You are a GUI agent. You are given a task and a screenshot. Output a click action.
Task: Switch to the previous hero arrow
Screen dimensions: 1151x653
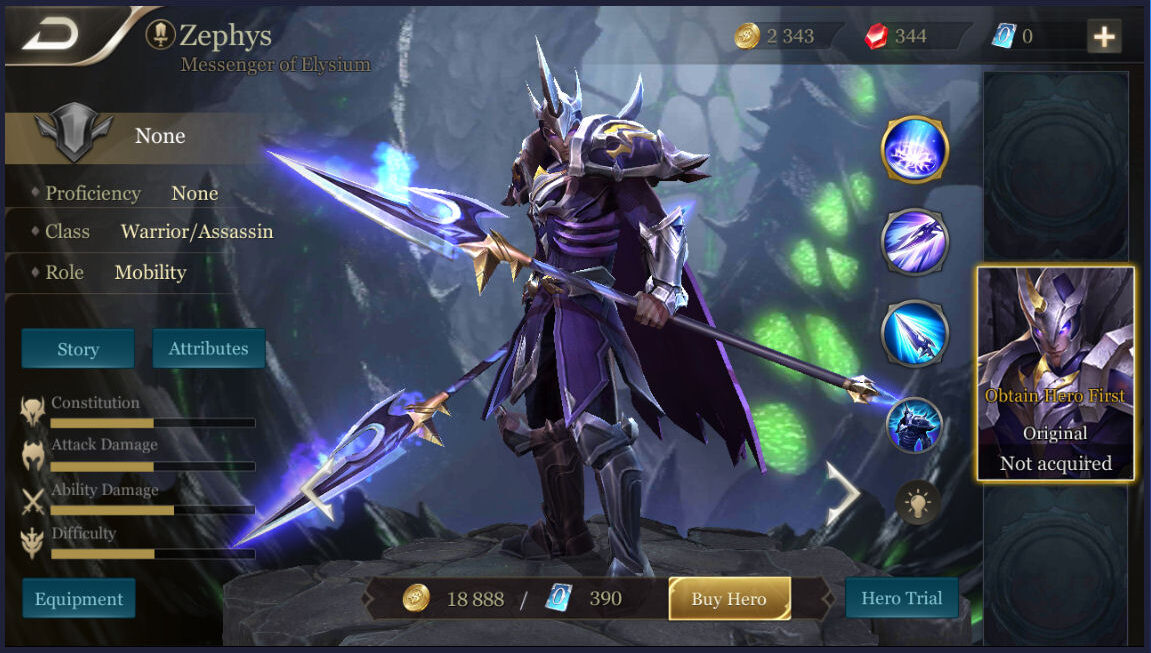(316, 492)
